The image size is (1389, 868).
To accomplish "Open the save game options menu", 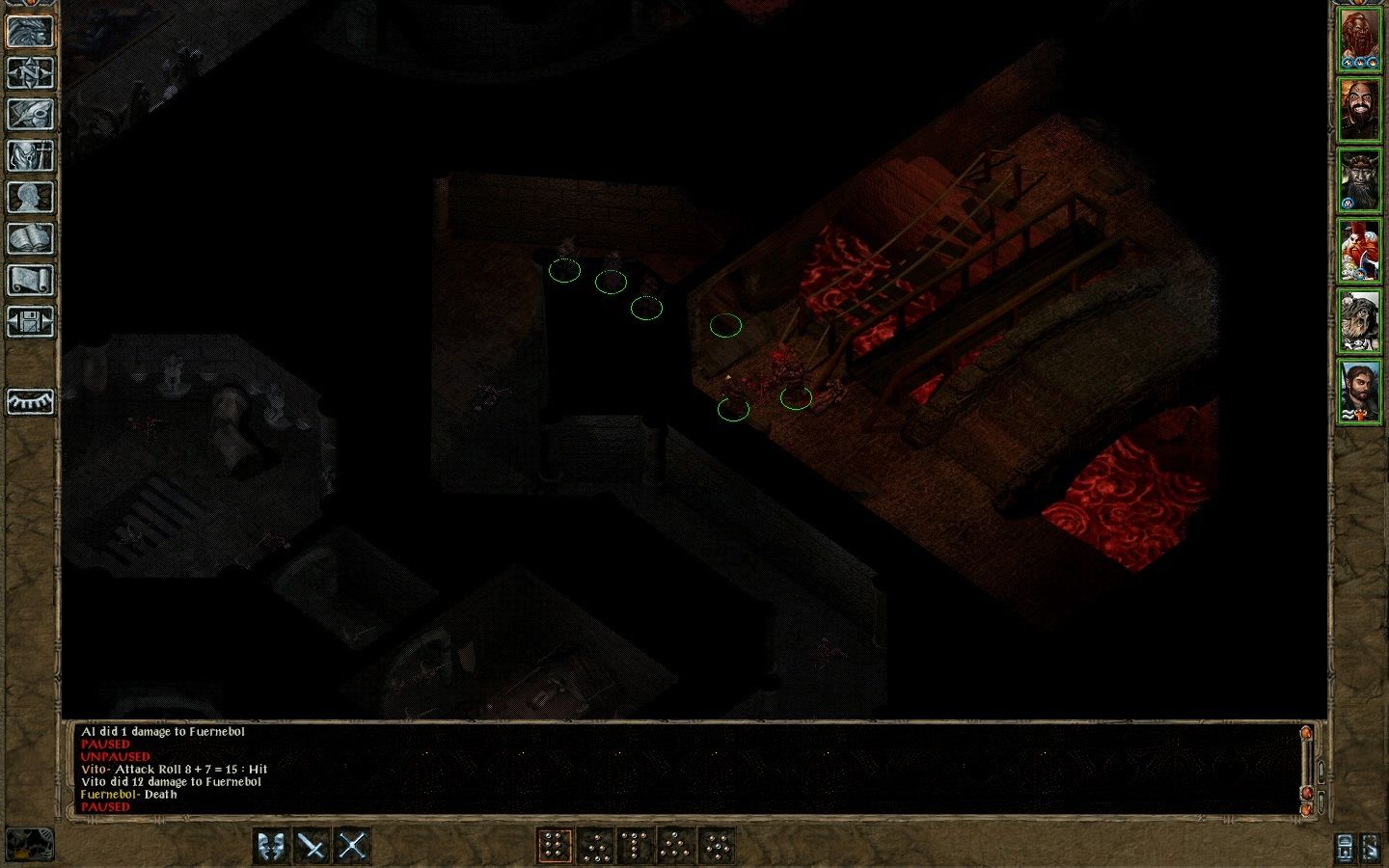I will tap(32, 321).
